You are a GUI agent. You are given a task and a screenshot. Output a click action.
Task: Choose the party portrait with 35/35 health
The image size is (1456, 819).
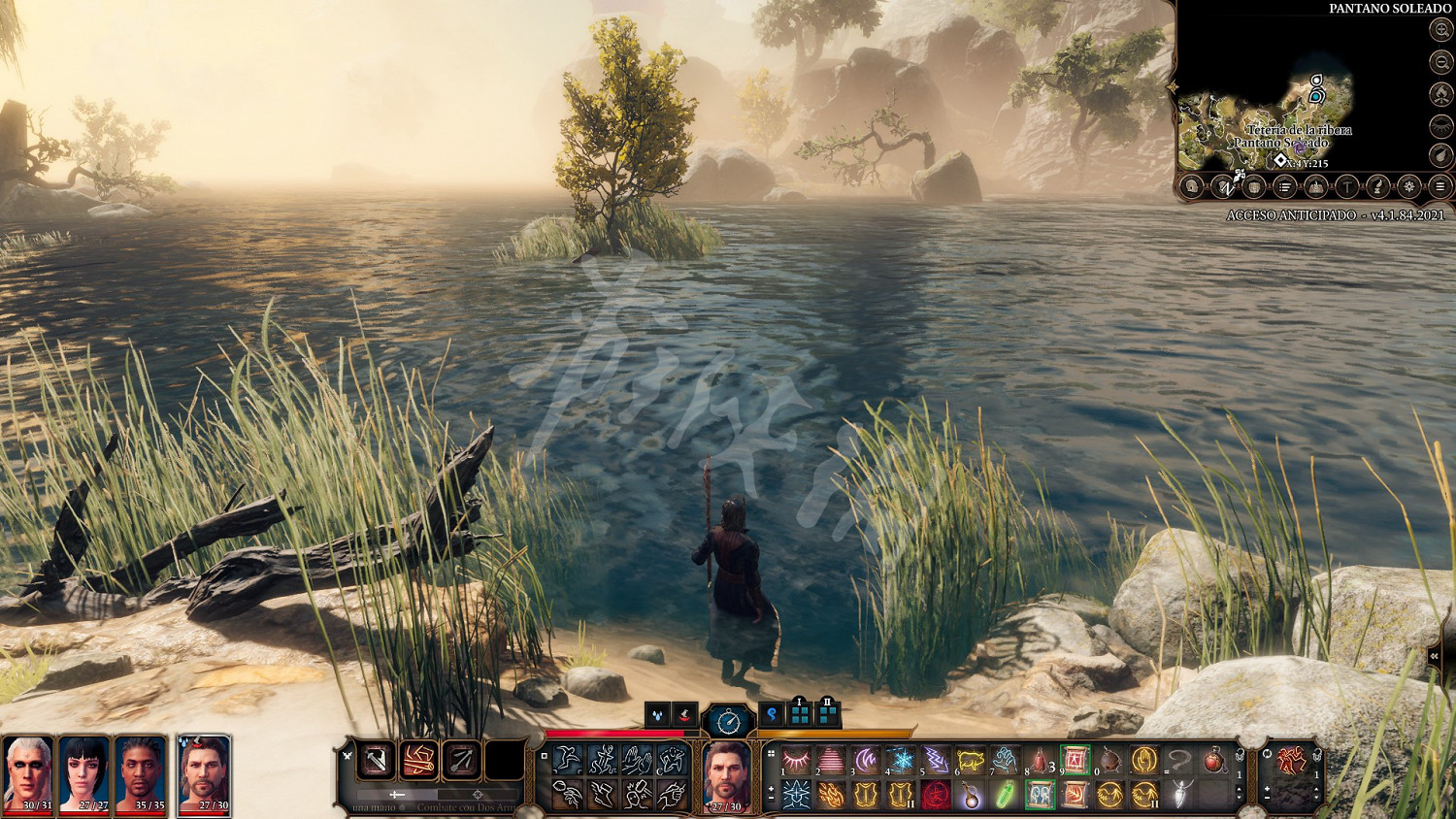click(142, 771)
